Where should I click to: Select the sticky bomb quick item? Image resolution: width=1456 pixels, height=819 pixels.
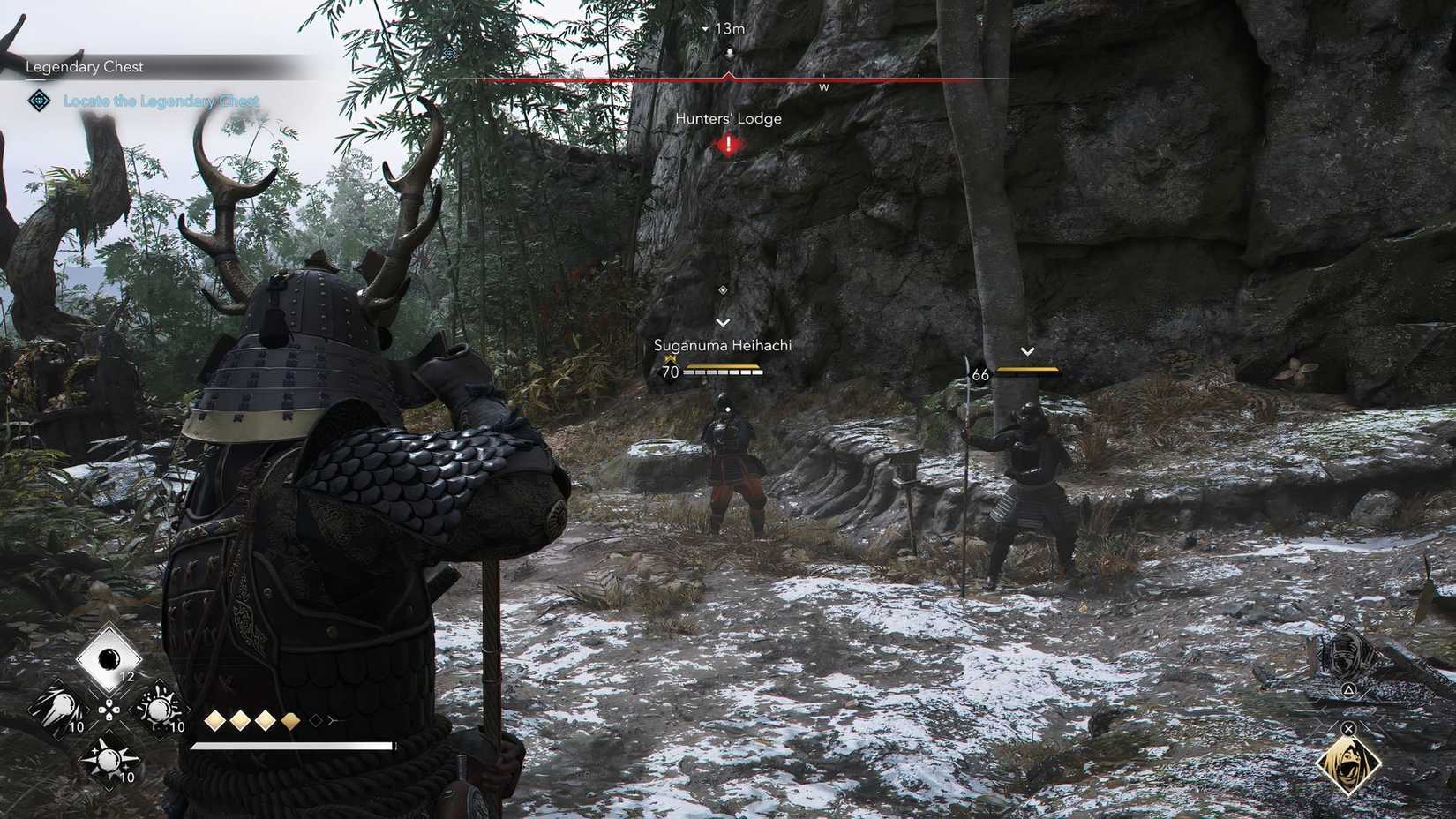(160, 709)
